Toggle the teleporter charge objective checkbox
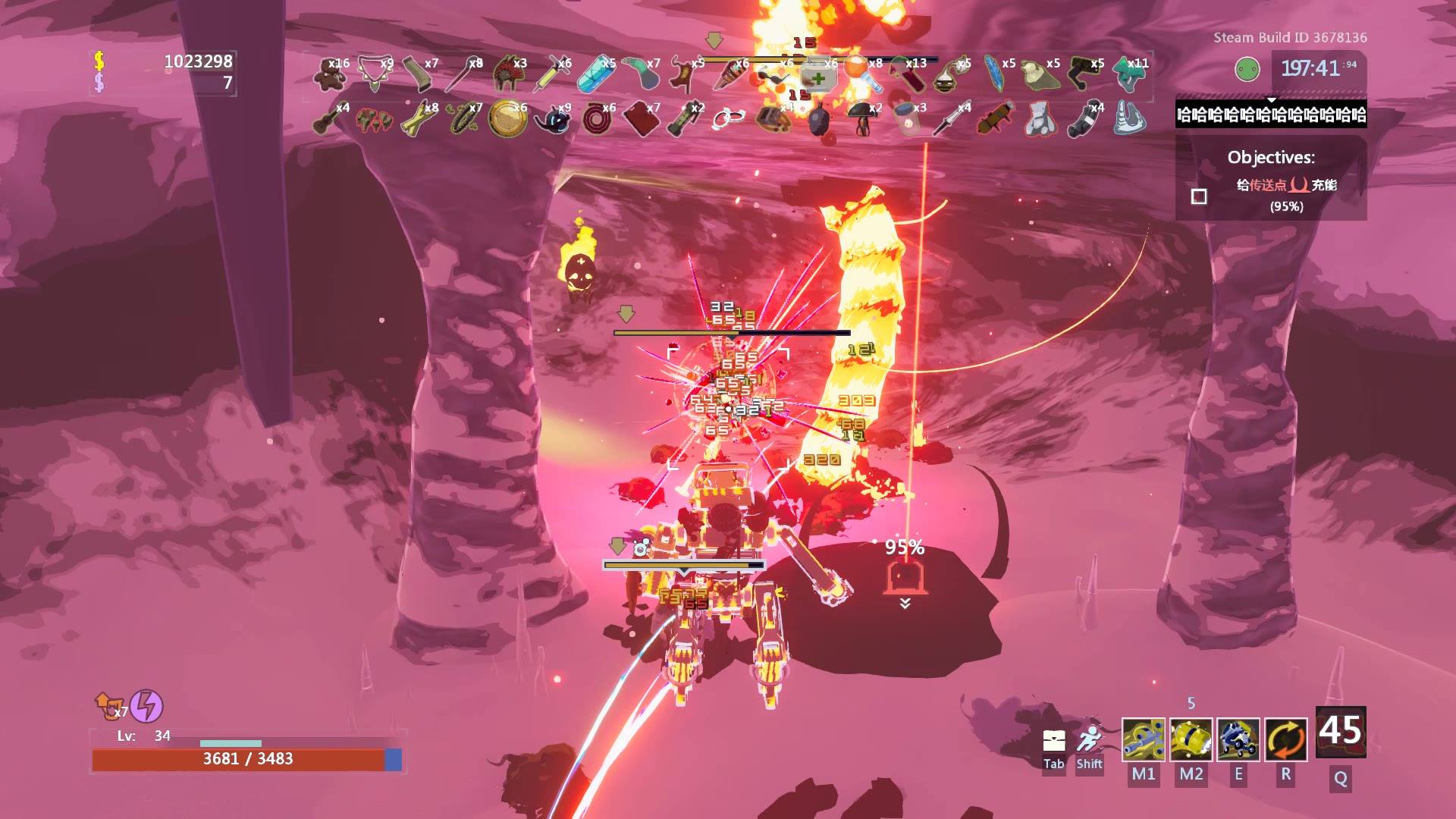Viewport: 1456px width, 819px height. point(1199,196)
